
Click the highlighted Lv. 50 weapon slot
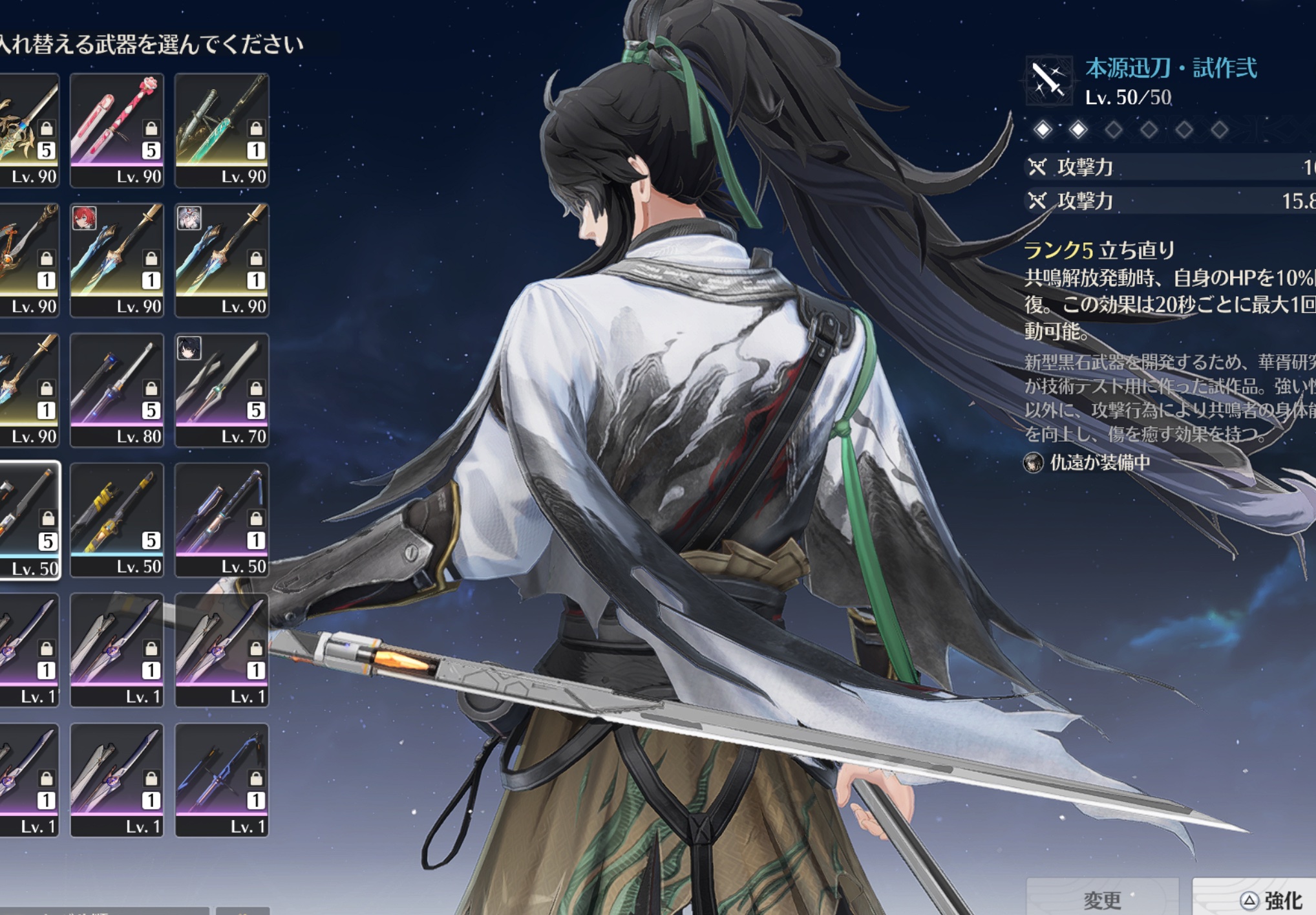point(29,520)
